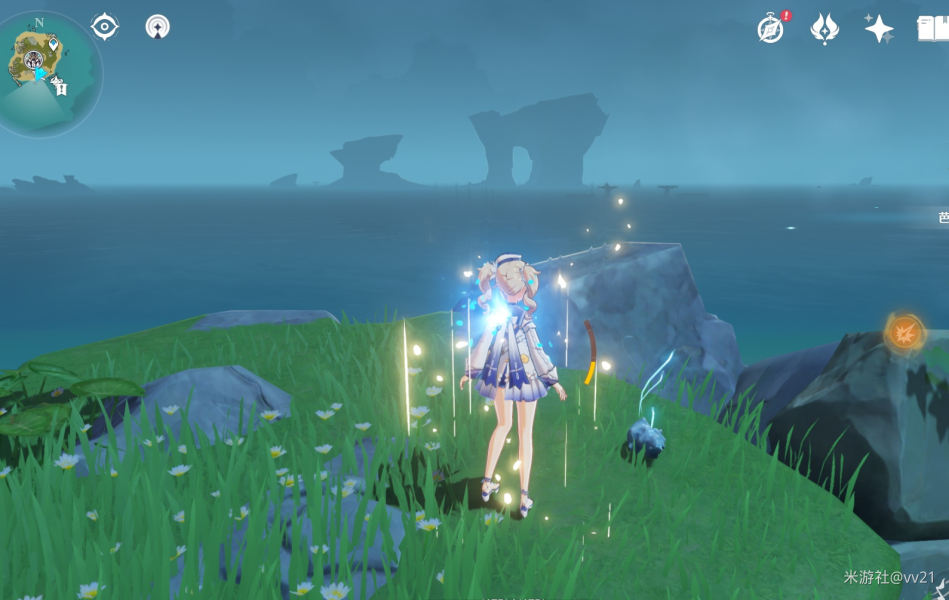
Task: Open the handbook via the open book icon
Action: [933, 28]
